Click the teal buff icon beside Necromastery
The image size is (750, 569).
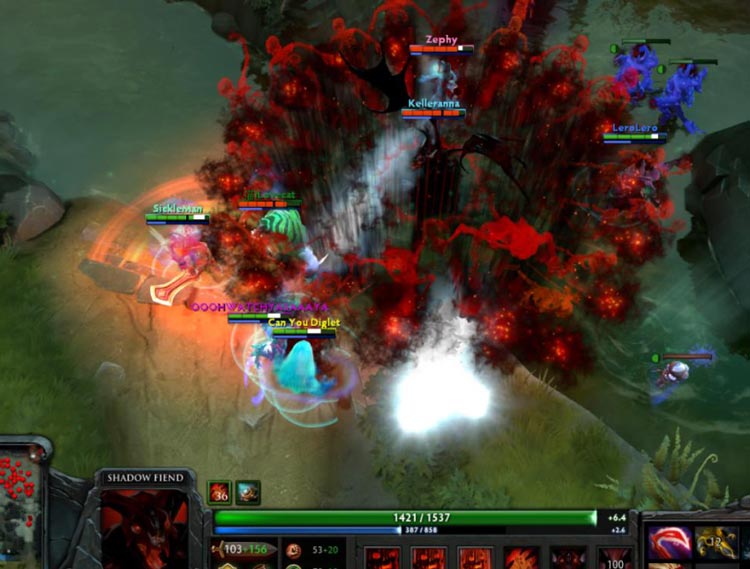coord(248,492)
